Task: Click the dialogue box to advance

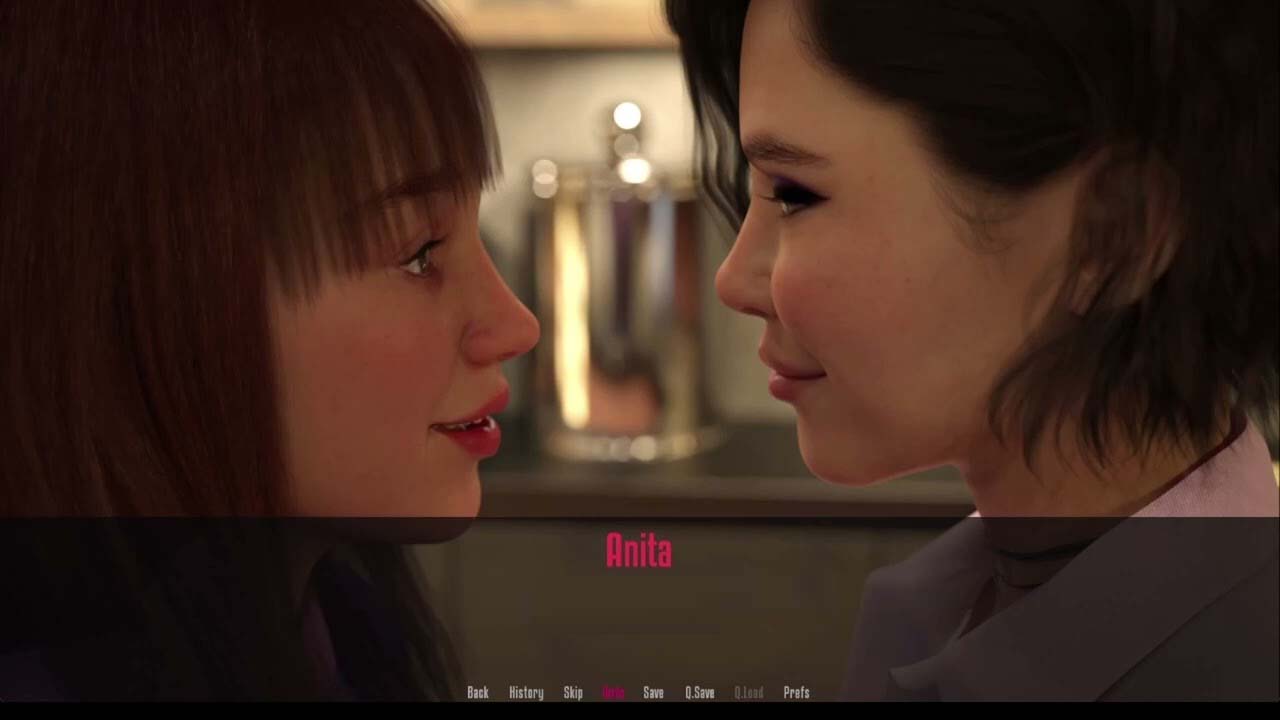Action: pos(640,610)
